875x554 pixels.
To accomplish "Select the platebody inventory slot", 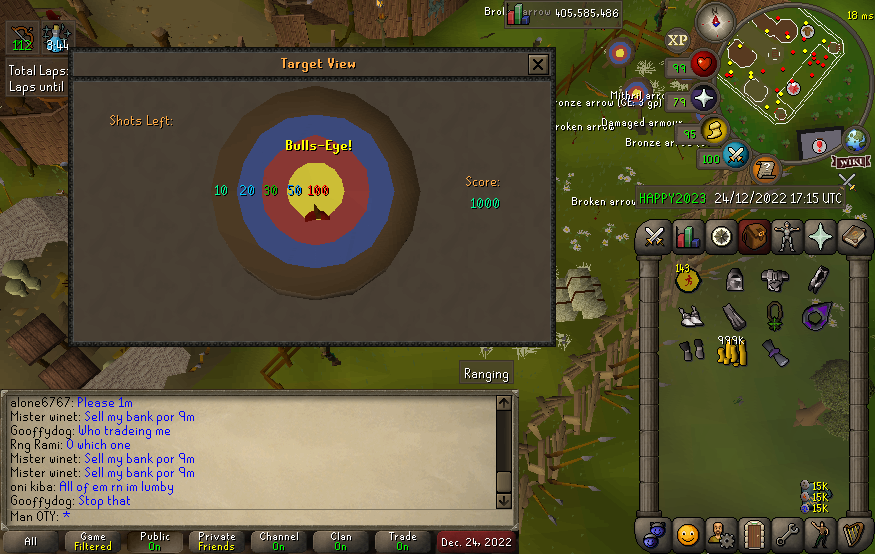I will click(774, 280).
